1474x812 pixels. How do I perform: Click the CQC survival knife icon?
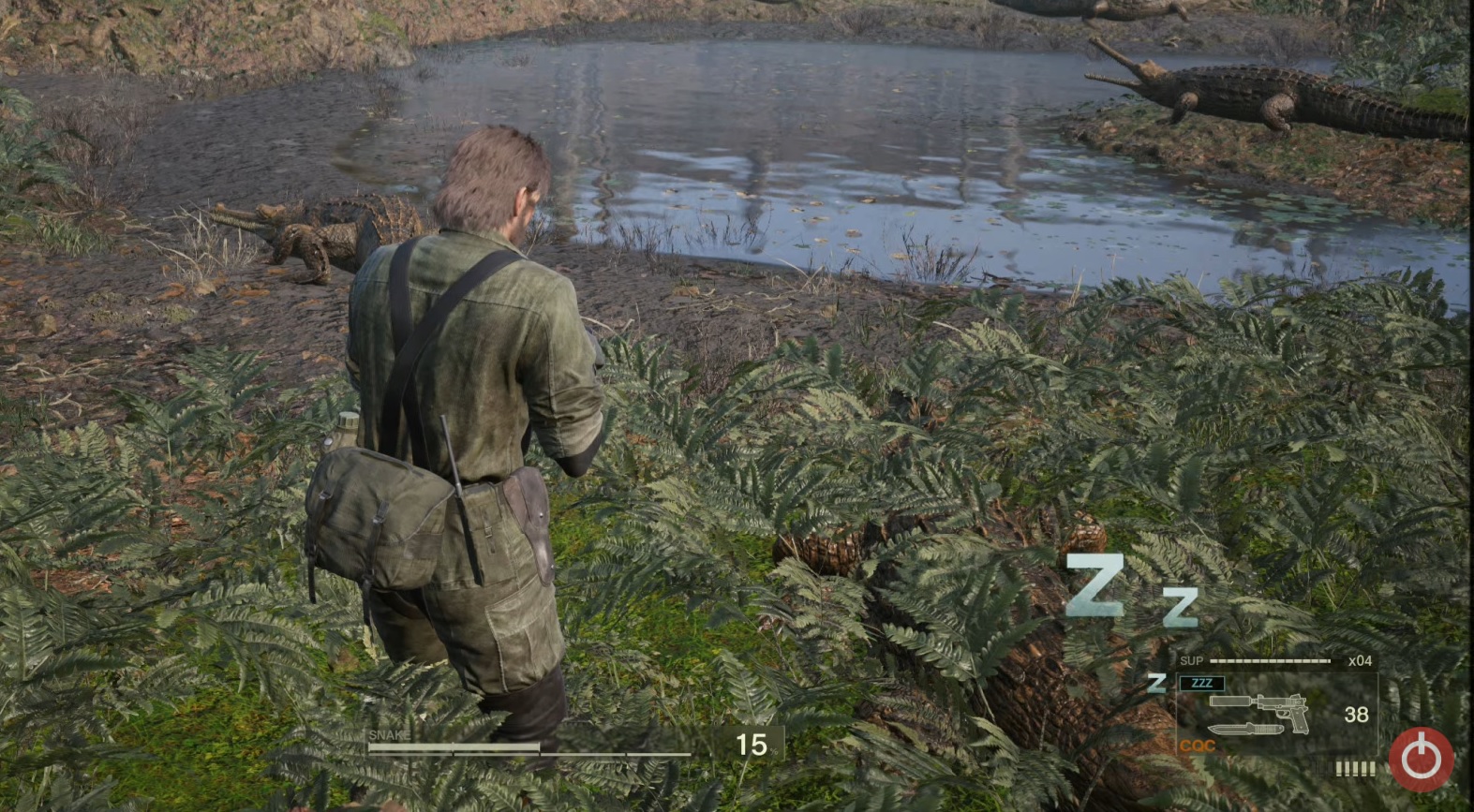(x=1246, y=729)
